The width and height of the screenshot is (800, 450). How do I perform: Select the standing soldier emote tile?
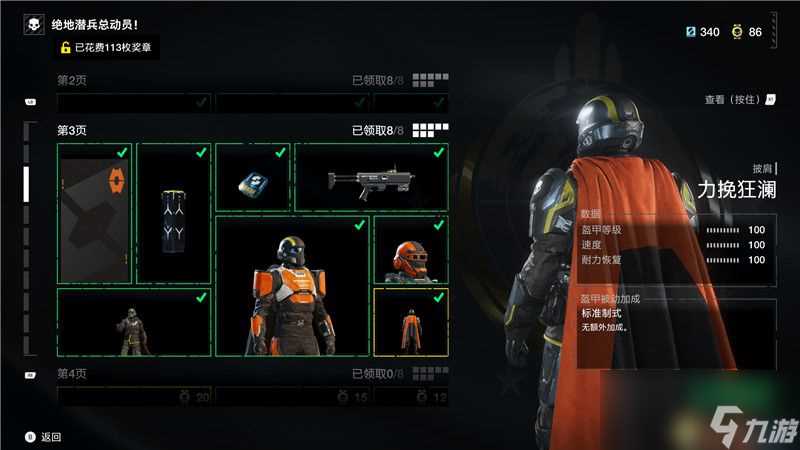coord(134,322)
